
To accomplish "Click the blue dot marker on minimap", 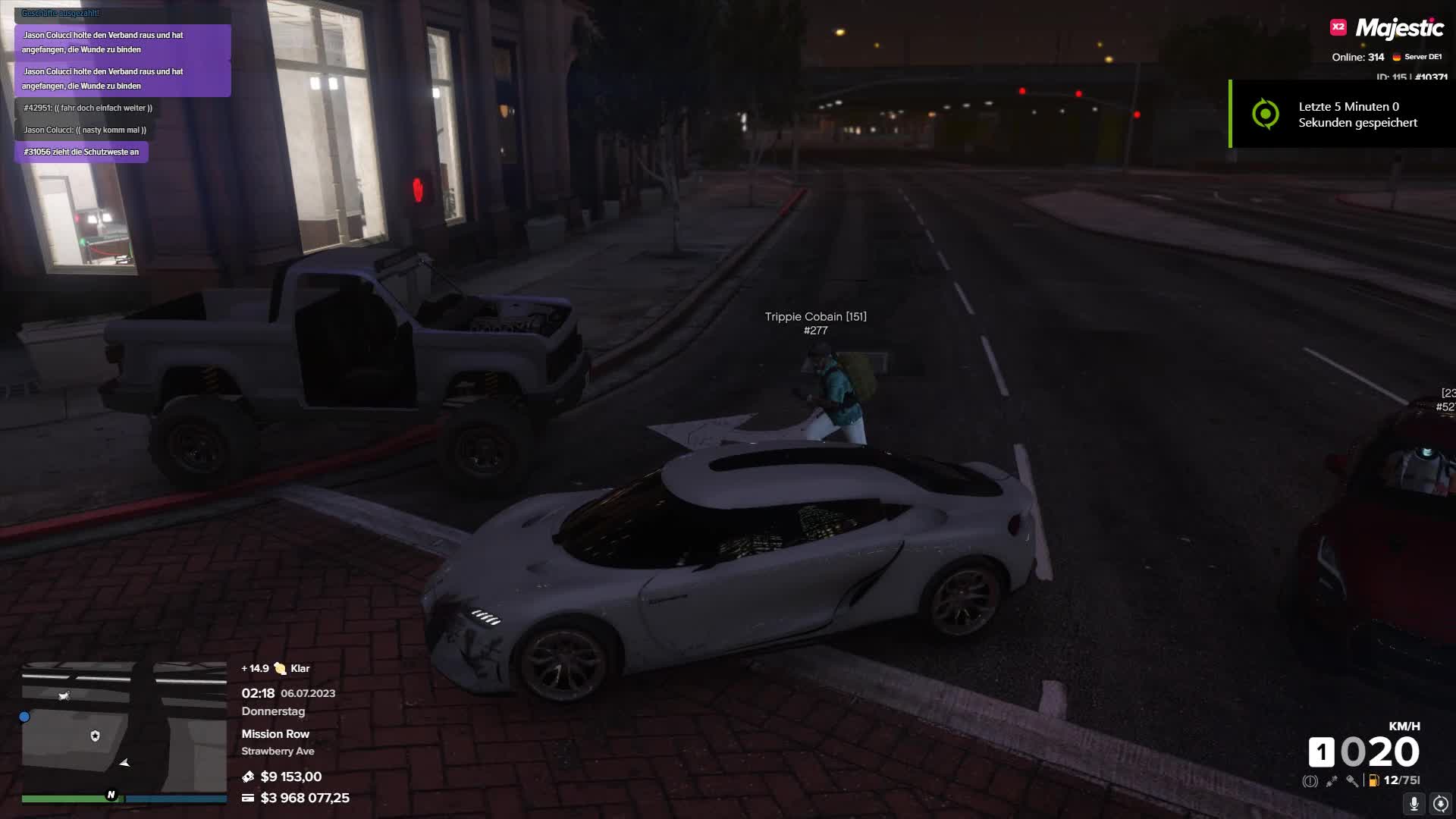I will pyautogui.click(x=24, y=717).
